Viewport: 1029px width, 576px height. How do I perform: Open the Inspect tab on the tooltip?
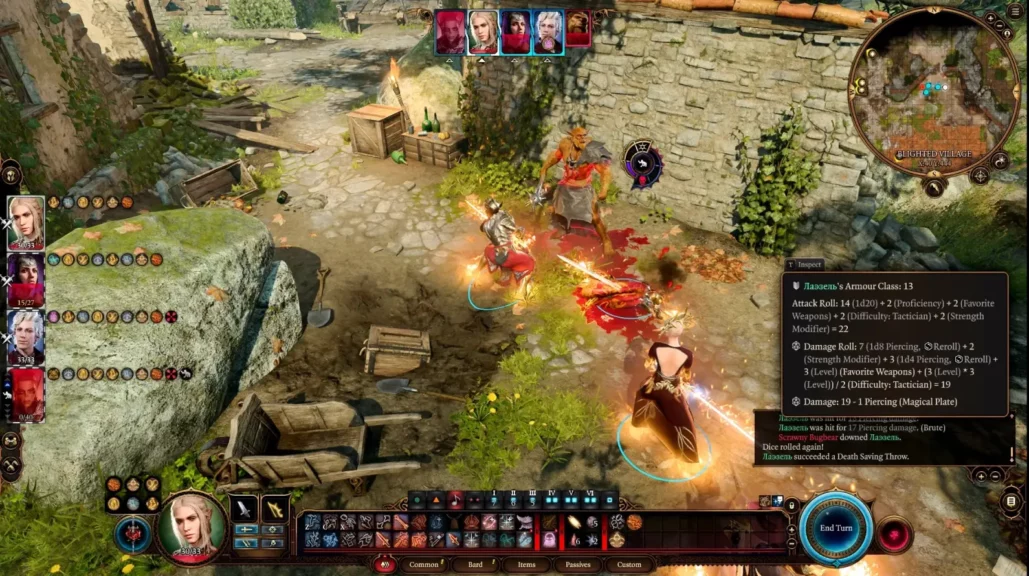pyautogui.click(x=805, y=264)
